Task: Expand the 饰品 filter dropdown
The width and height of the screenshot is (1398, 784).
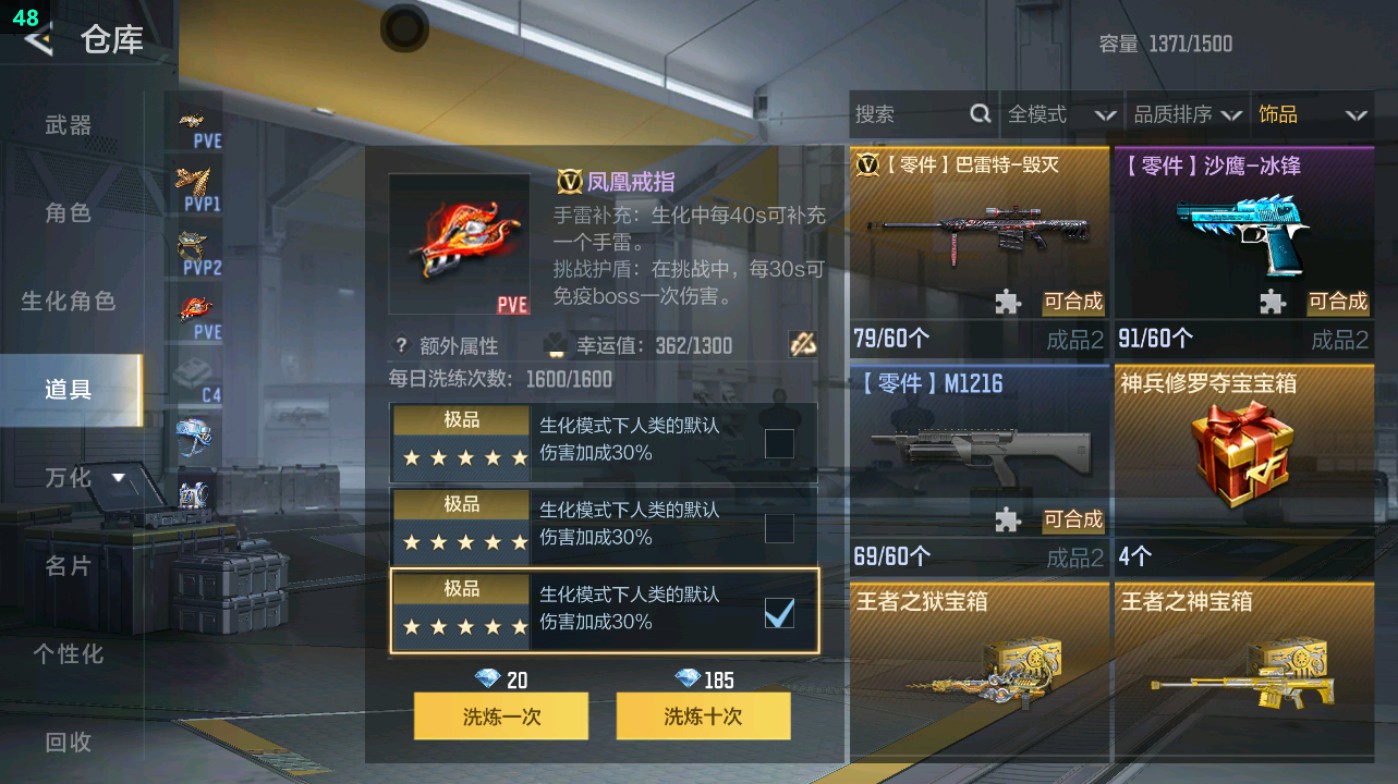Action: (x=1310, y=114)
